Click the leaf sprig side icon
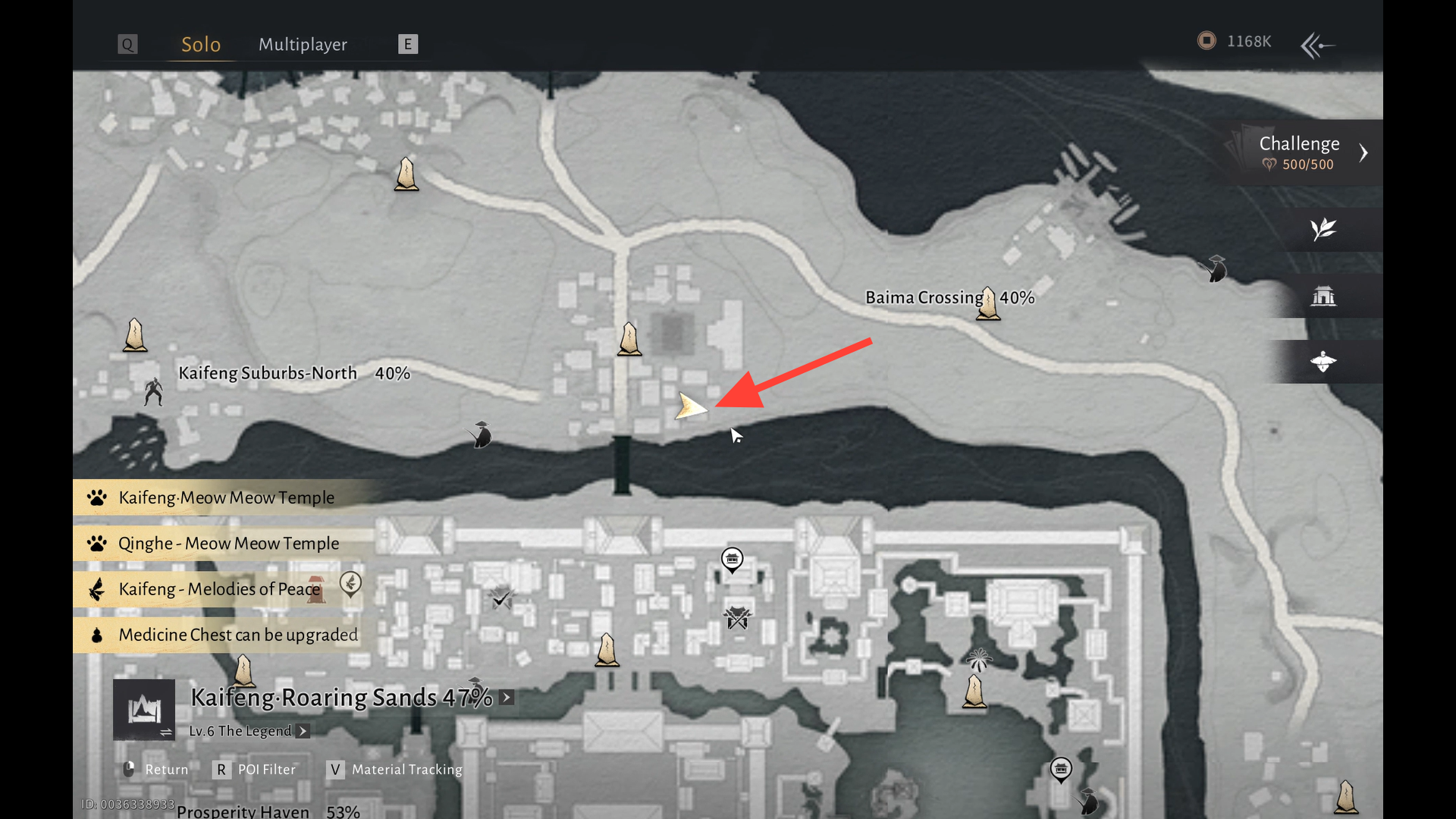1456x819 pixels. pyautogui.click(x=1323, y=229)
